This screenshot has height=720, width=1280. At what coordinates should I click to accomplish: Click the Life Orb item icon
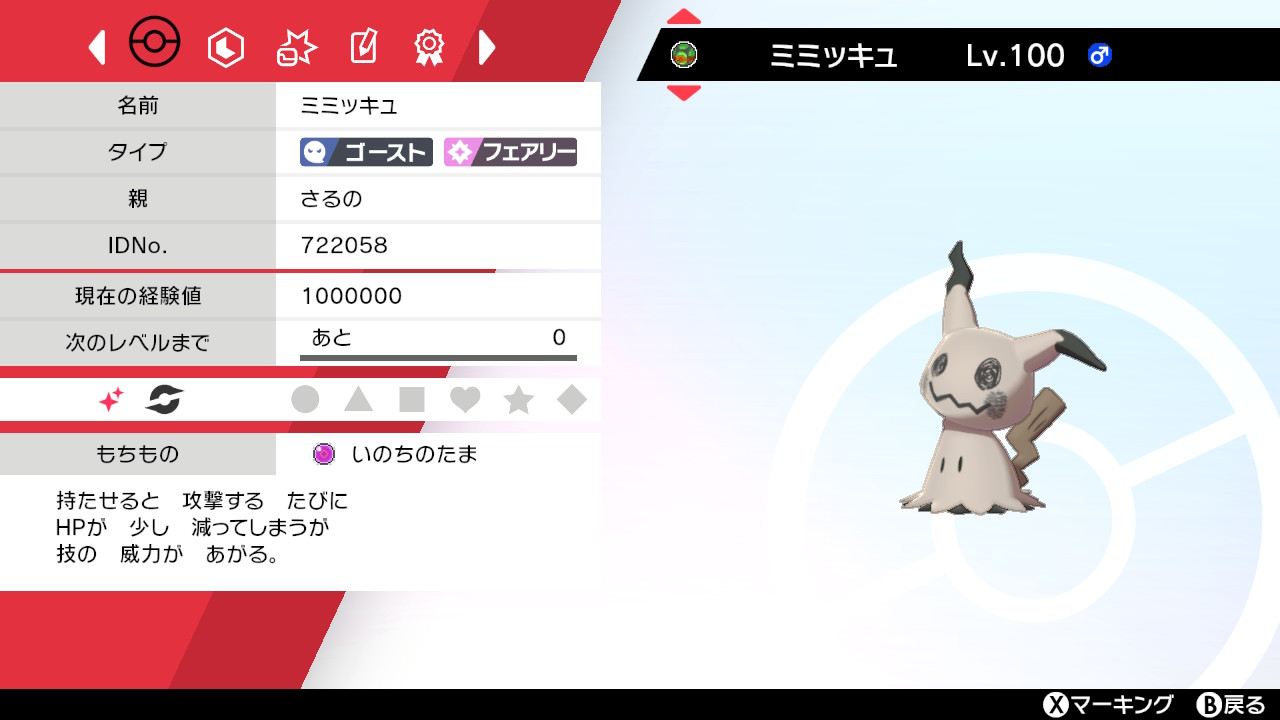323,453
